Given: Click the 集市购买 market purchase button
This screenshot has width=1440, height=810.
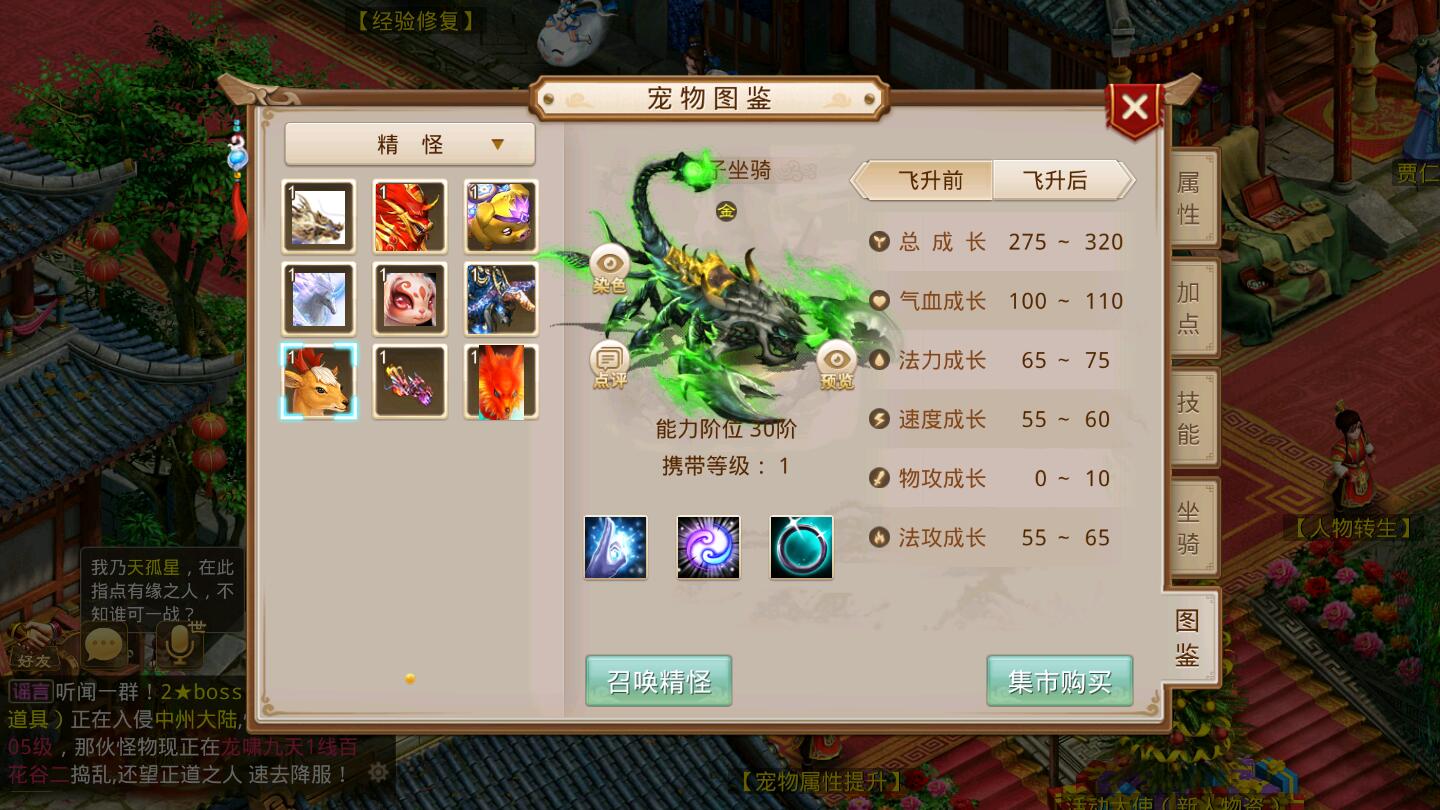Looking at the screenshot, I should click(x=1059, y=680).
